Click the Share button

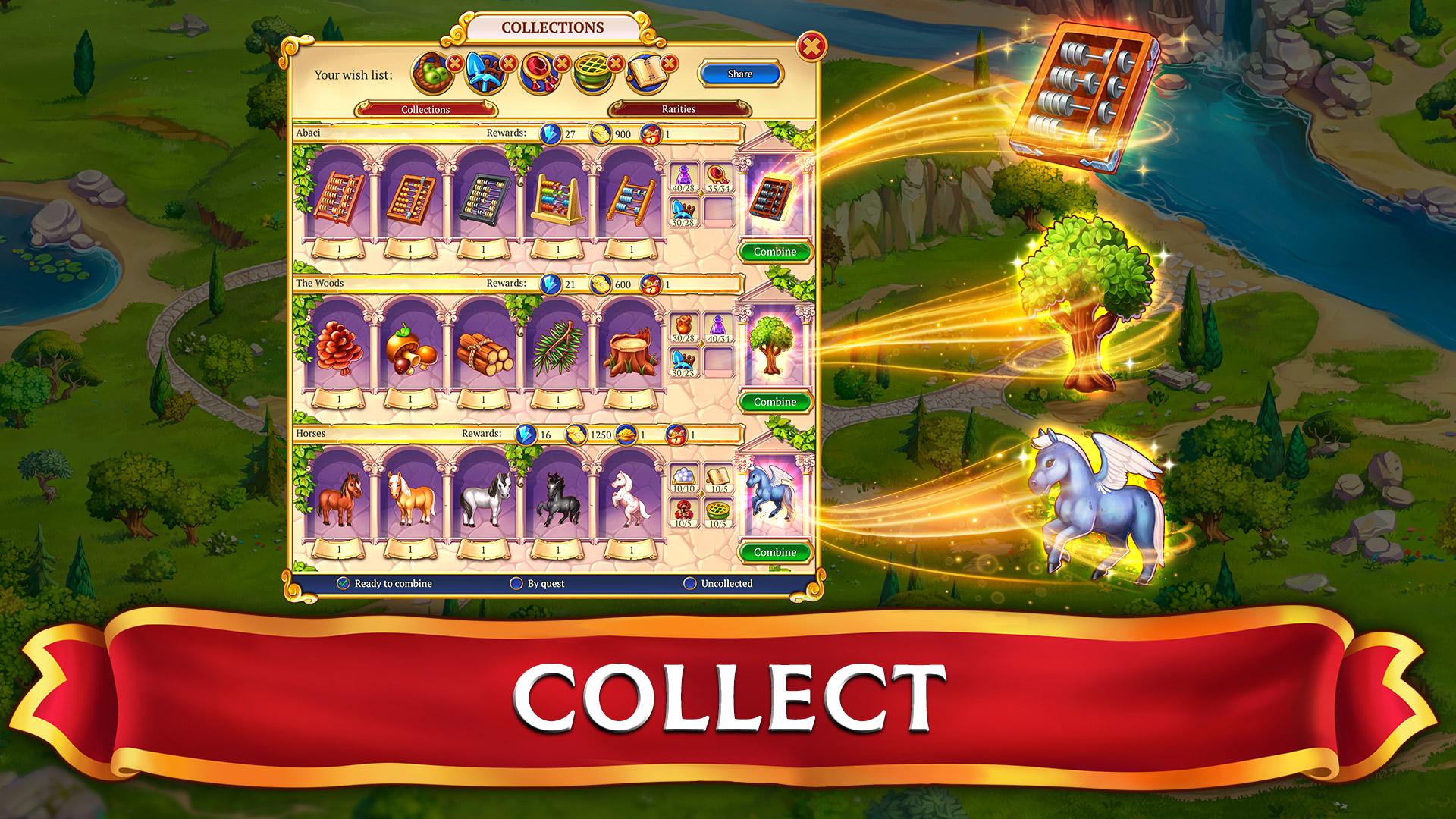pyautogui.click(x=739, y=74)
